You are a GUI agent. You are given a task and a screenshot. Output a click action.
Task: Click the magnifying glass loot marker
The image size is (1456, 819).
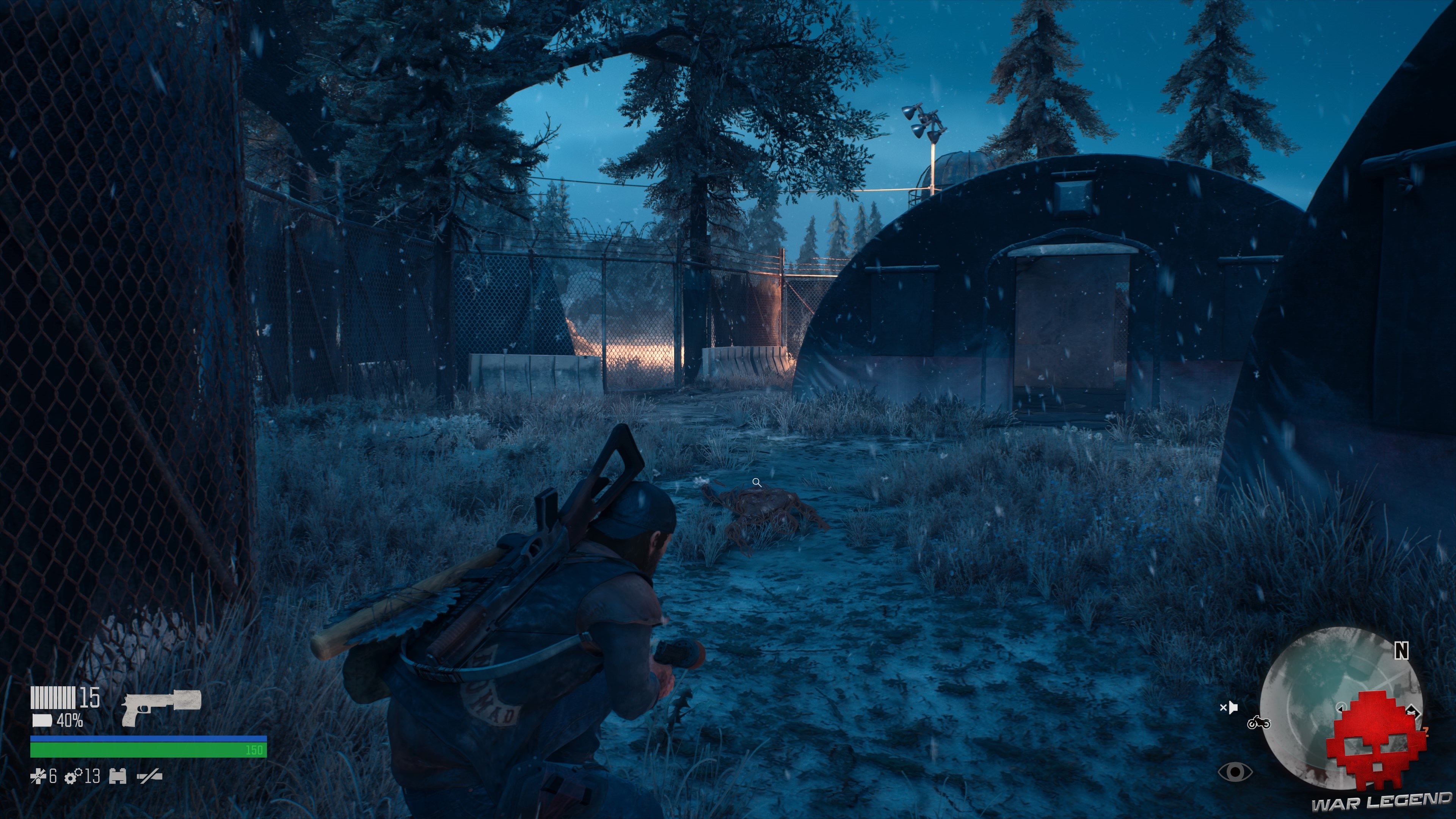pyautogui.click(x=758, y=483)
